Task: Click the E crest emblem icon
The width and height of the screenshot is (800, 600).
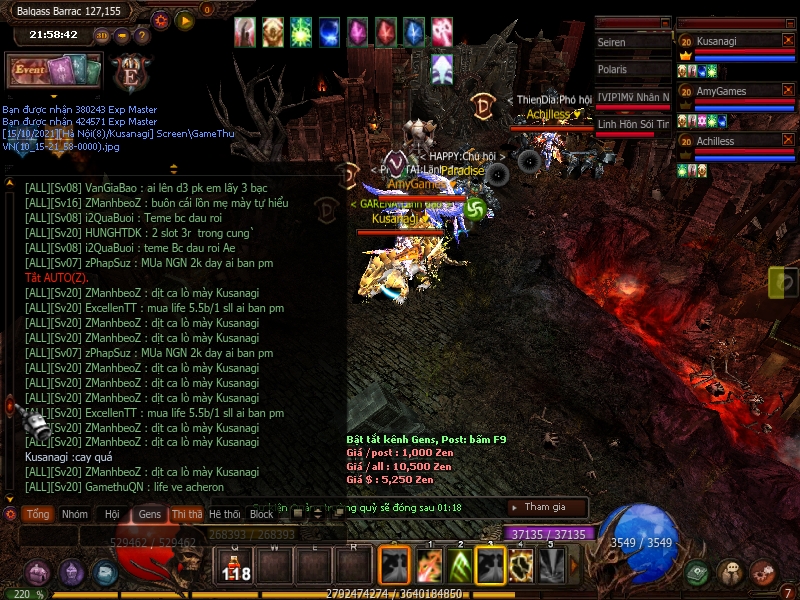Action: click(129, 73)
